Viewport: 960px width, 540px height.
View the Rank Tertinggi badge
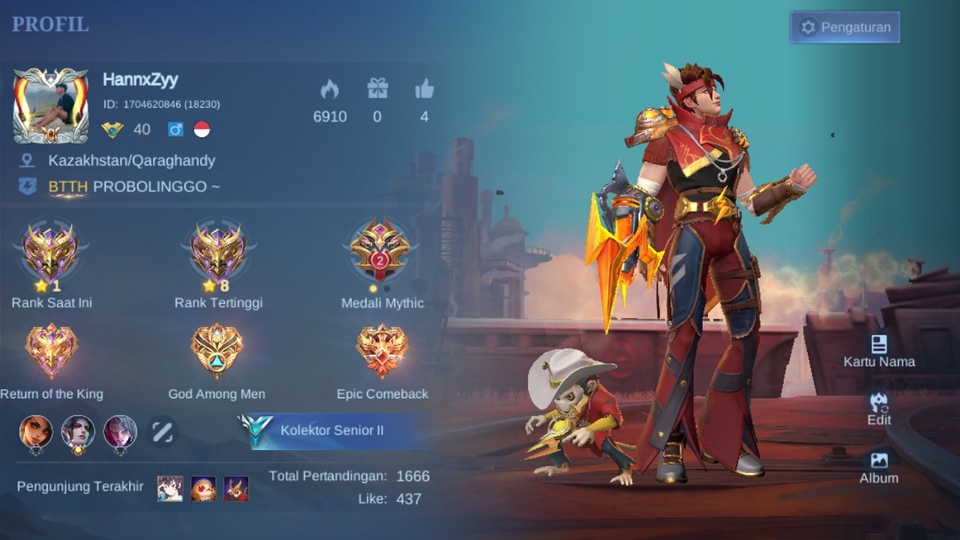(218, 255)
